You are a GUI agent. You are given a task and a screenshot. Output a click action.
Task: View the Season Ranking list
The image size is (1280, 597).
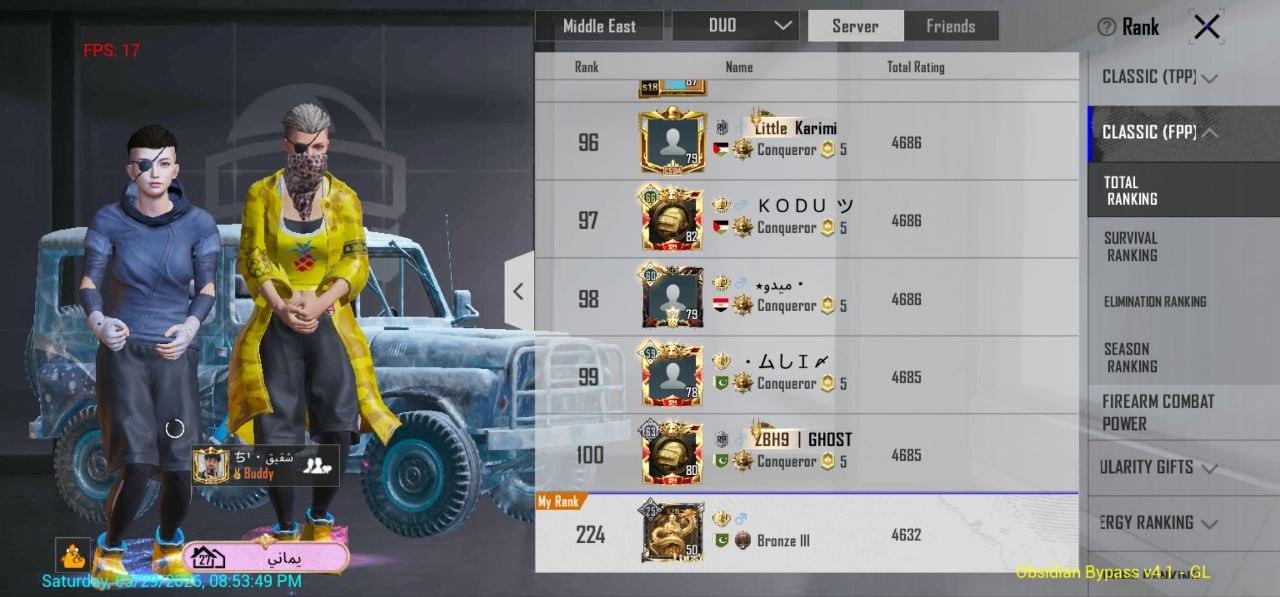[1131, 357]
